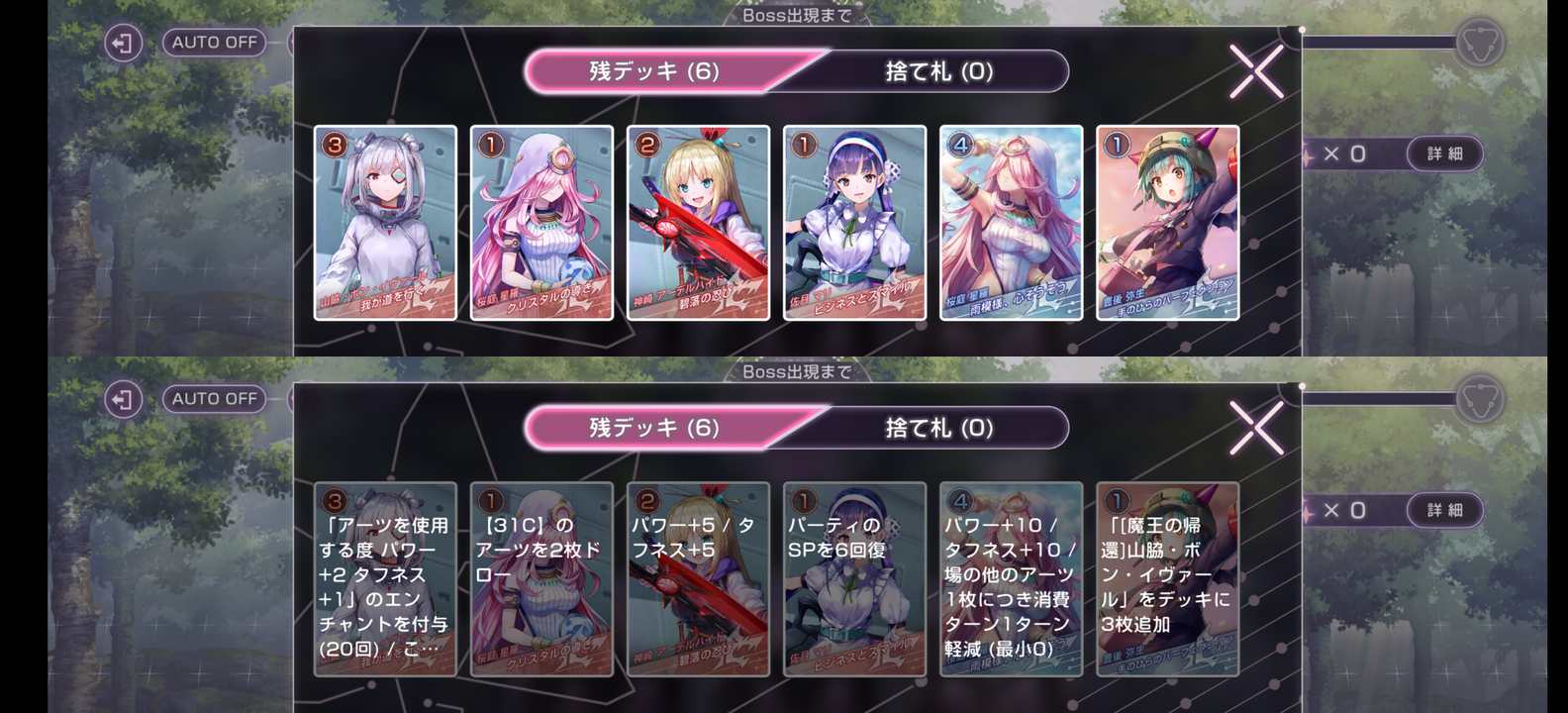Pick the Kanzaki Adelheid red sword card

698,222
